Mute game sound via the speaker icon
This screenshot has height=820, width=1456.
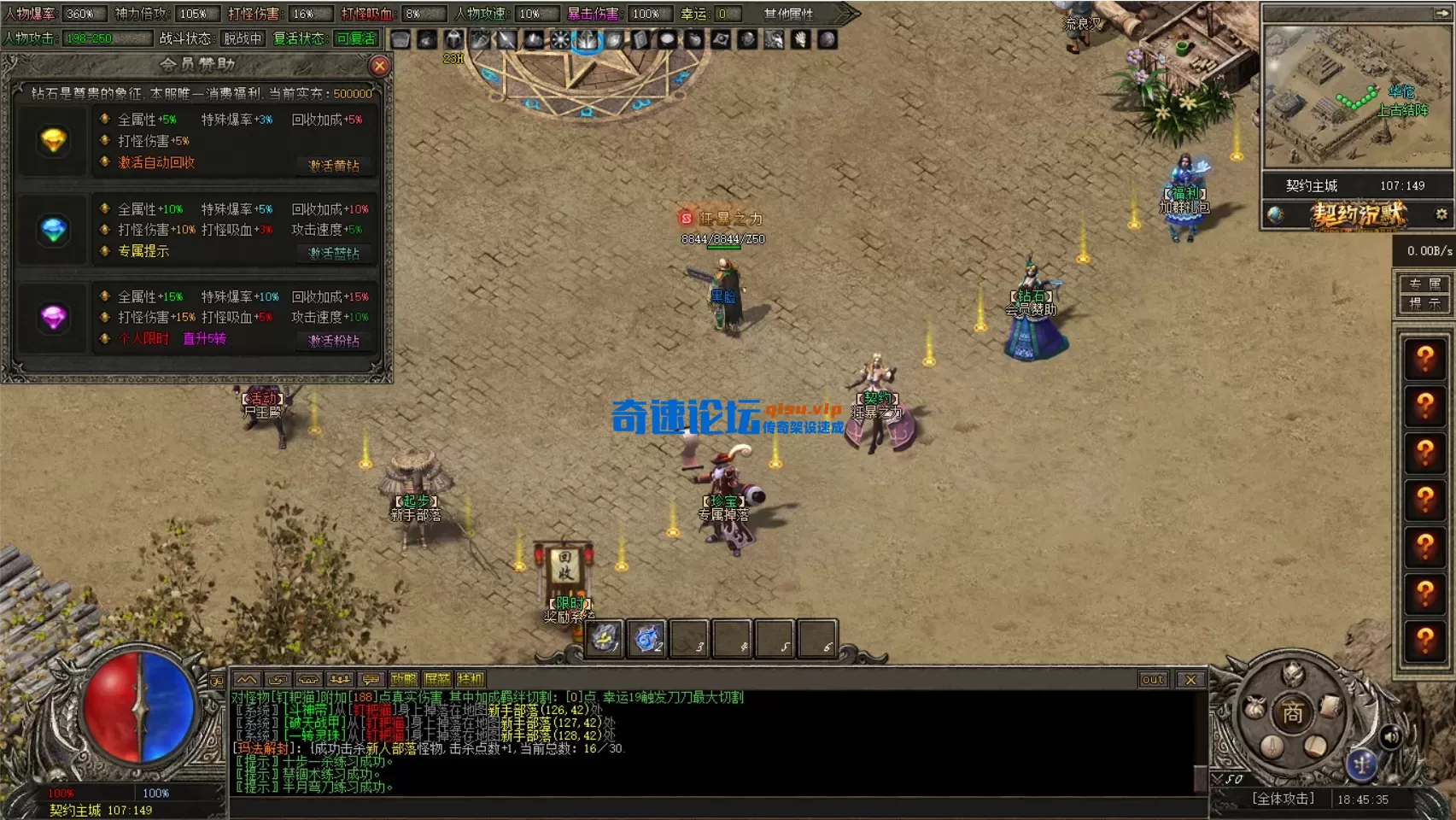[x=1391, y=737]
